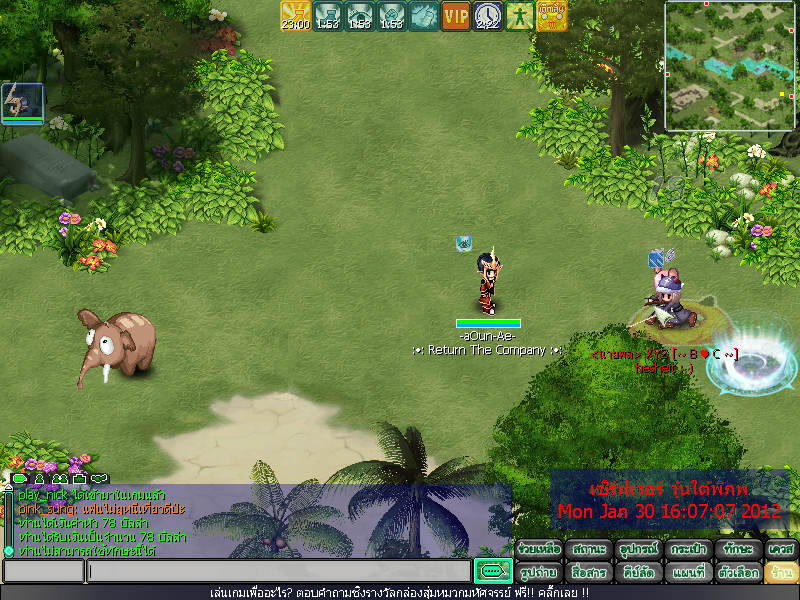Open the ทักษะ (Skills) window
This screenshot has height=600, width=800.
[738, 549]
